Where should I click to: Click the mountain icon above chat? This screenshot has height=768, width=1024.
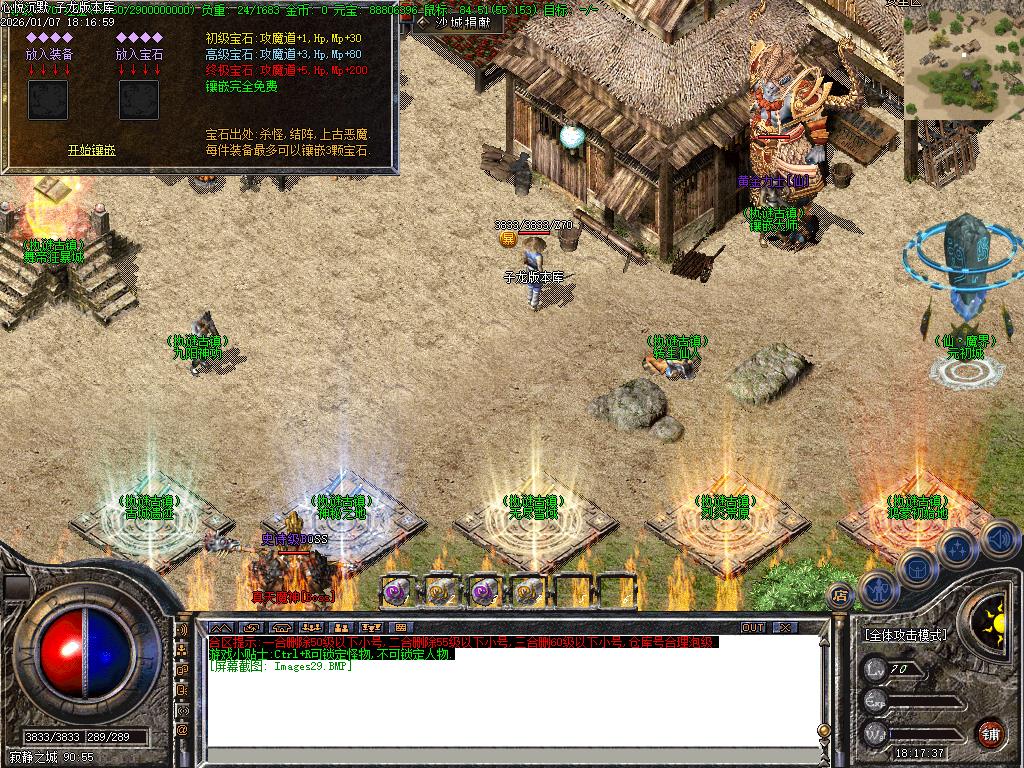[x=221, y=628]
